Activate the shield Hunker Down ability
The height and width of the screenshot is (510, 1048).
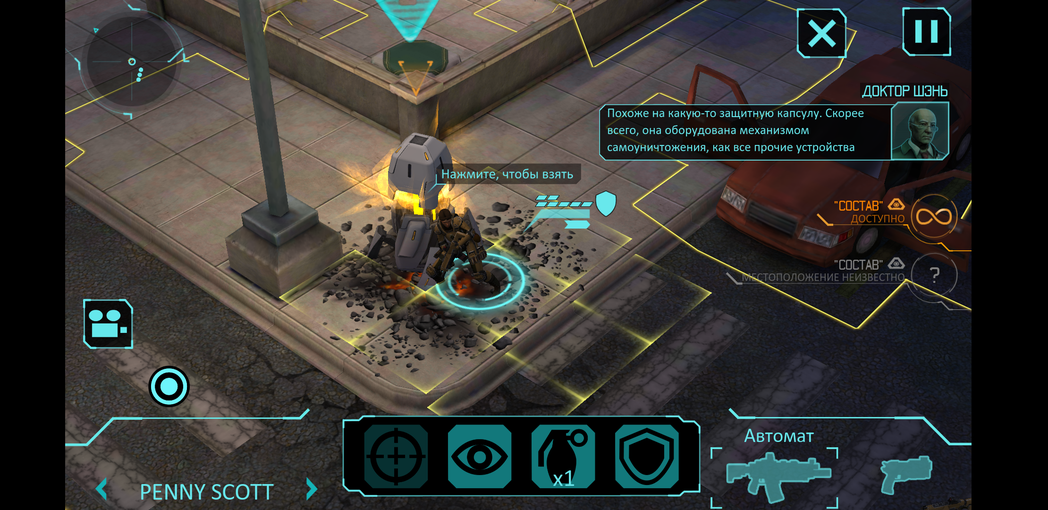pyautogui.click(x=647, y=457)
